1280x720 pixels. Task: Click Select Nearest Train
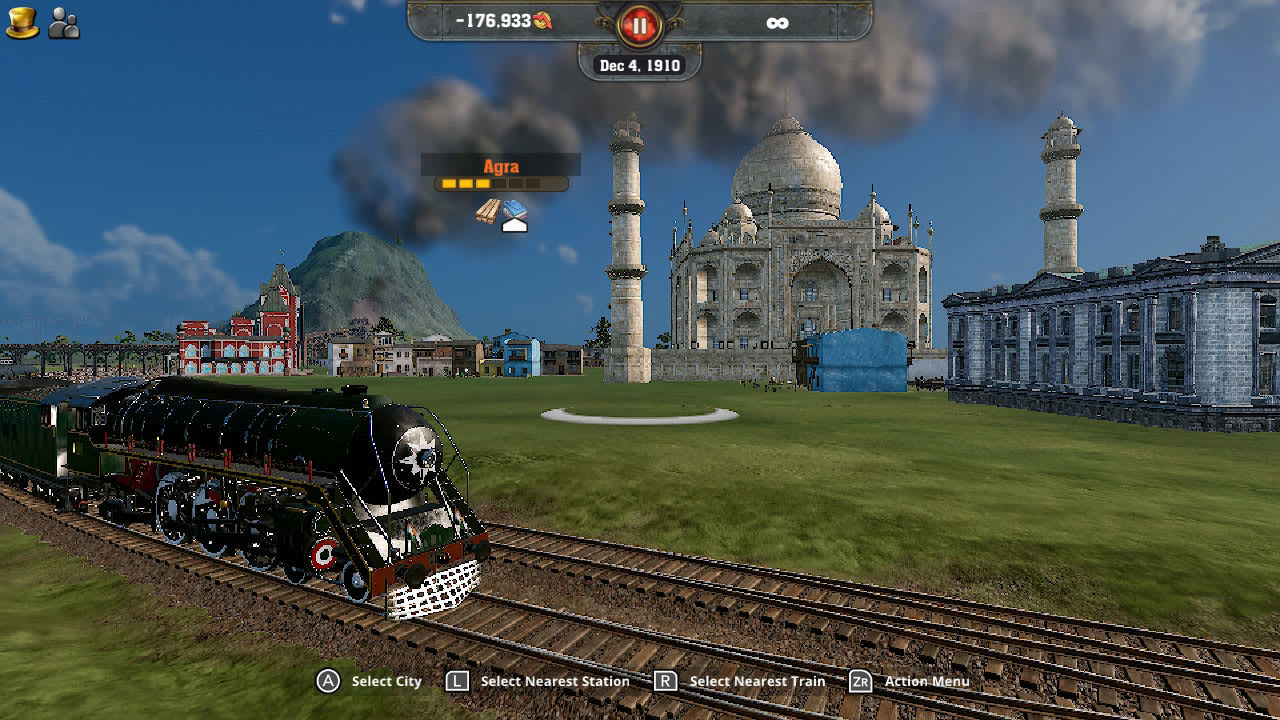coord(757,681)
